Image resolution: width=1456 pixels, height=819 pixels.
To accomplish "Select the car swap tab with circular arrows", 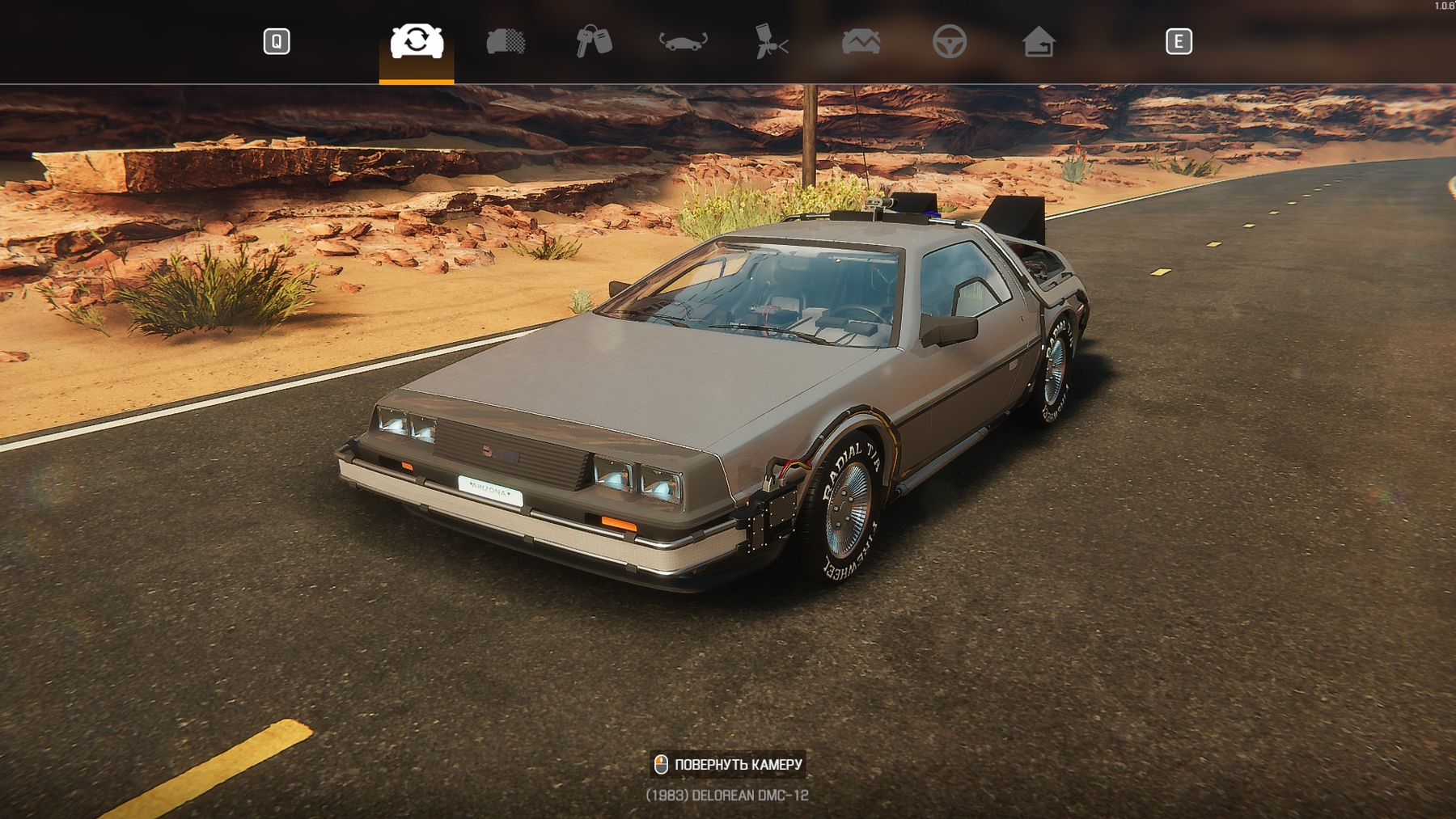I will click(x=417, y=41).
